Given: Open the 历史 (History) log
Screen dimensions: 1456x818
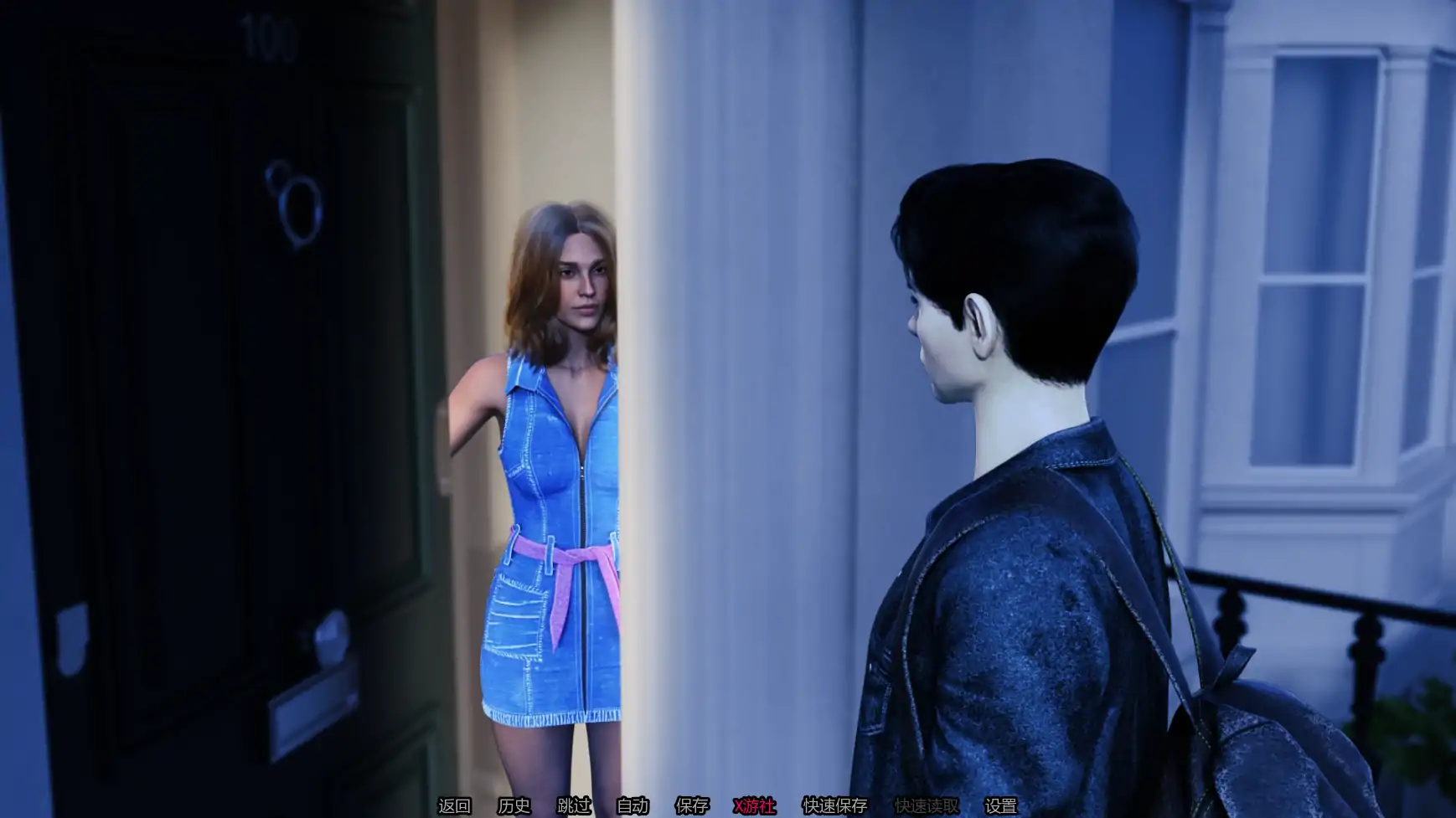Looking at the screenshot, I should (x=514, y=805).
